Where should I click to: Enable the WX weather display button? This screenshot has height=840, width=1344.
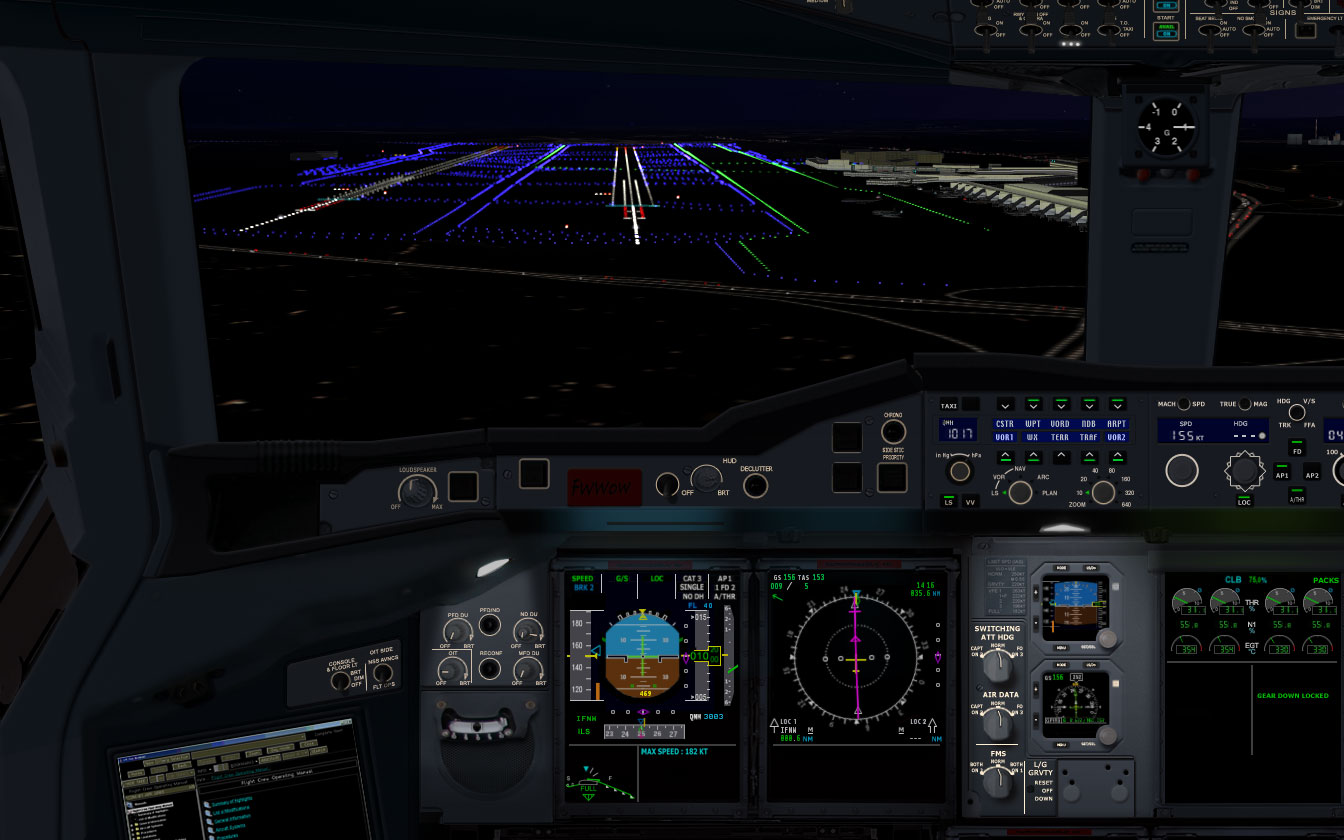[x=1033, y=437]
